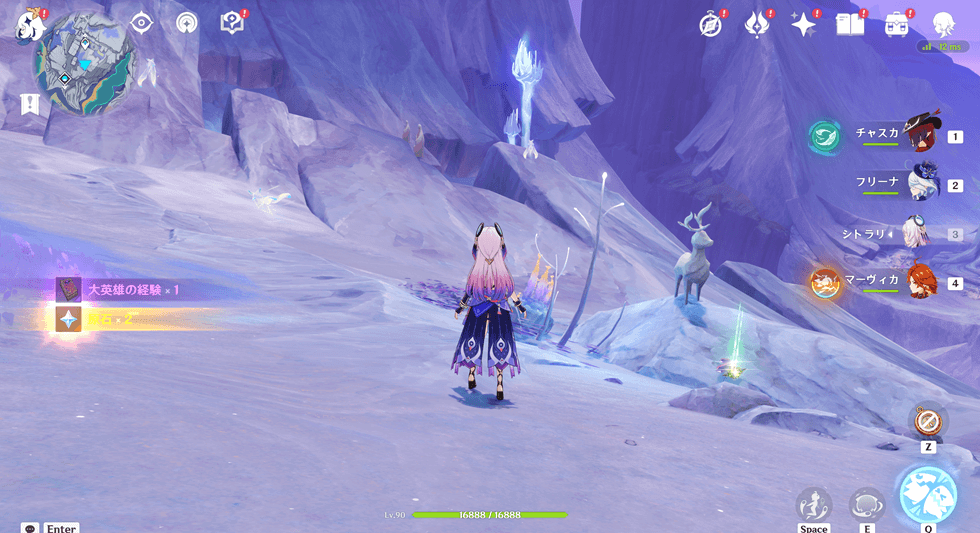The image size is (980, 533).
Task: Activate the elemental skill icon
Action: click(x=866, y=503)
